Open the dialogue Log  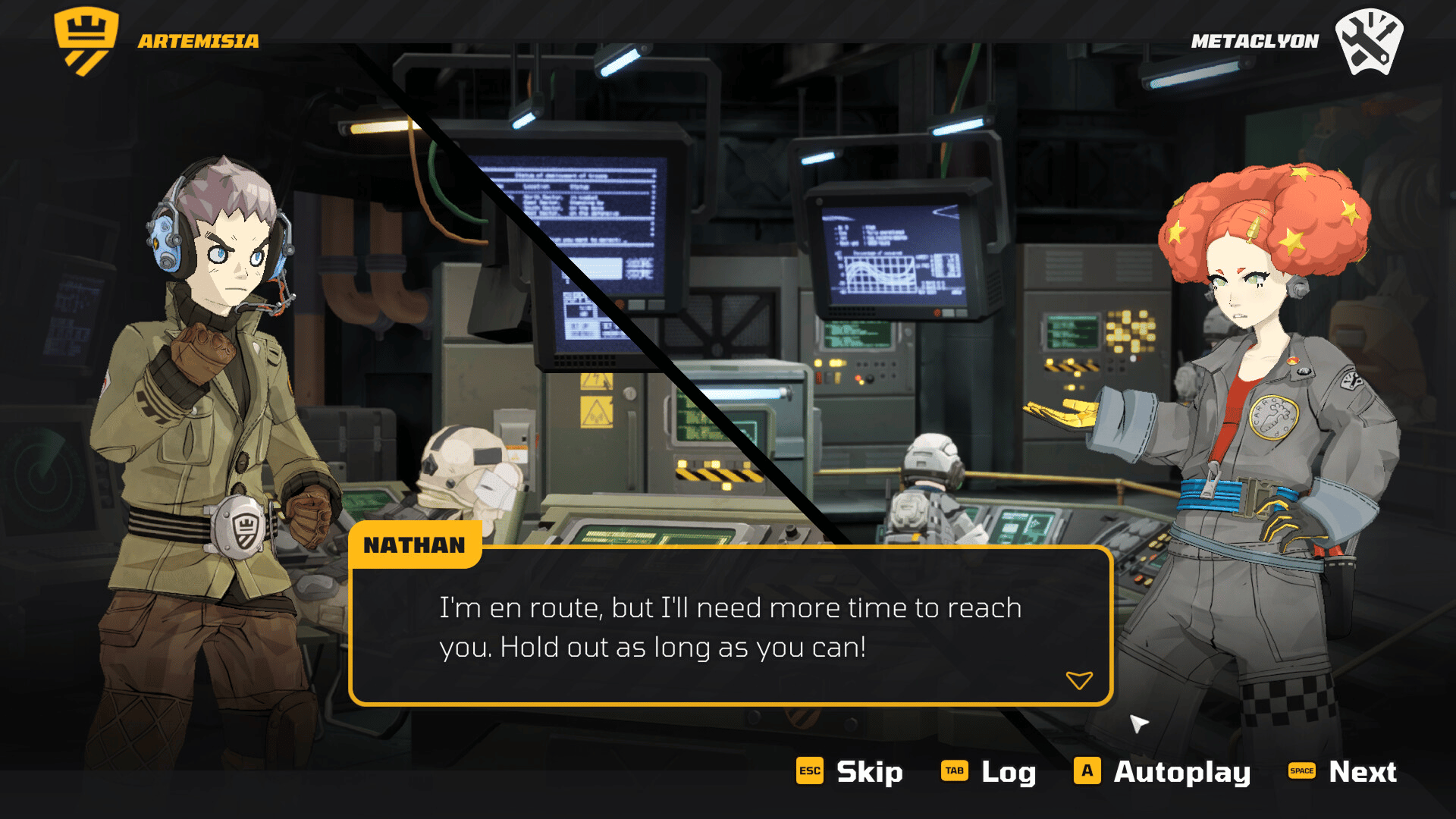[989, 771]
